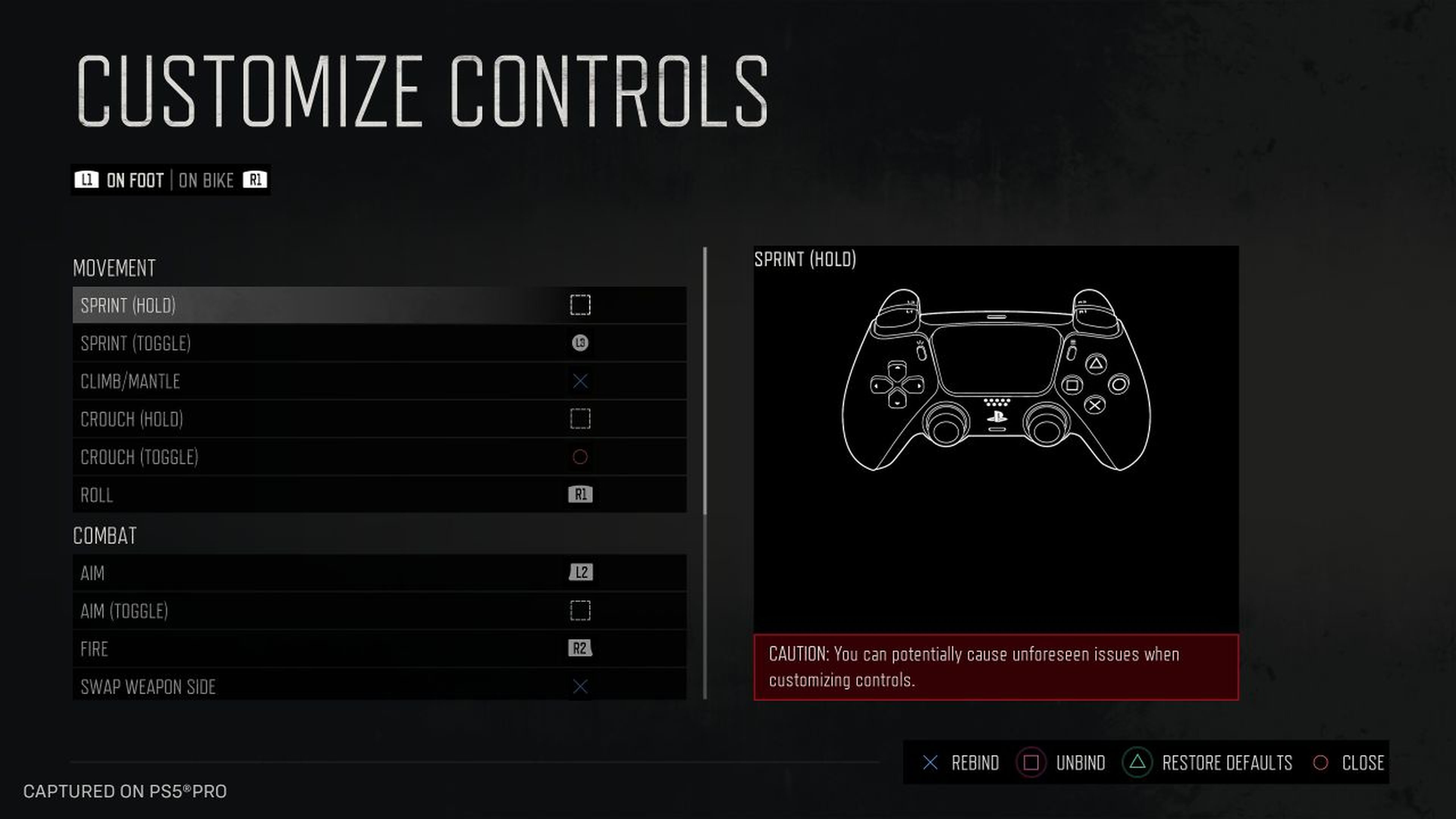The image size is (1456, 819).
Task: Choose the Climb/Mantle control row
Action: 379,381
